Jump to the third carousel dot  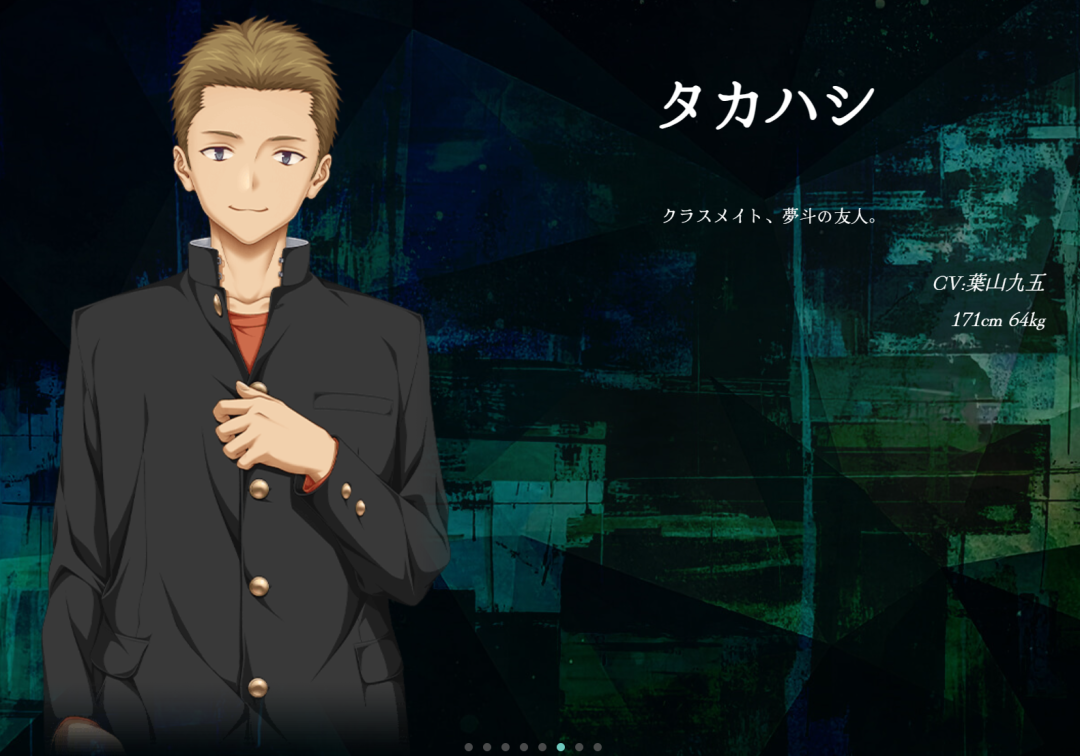click(506, 747)
